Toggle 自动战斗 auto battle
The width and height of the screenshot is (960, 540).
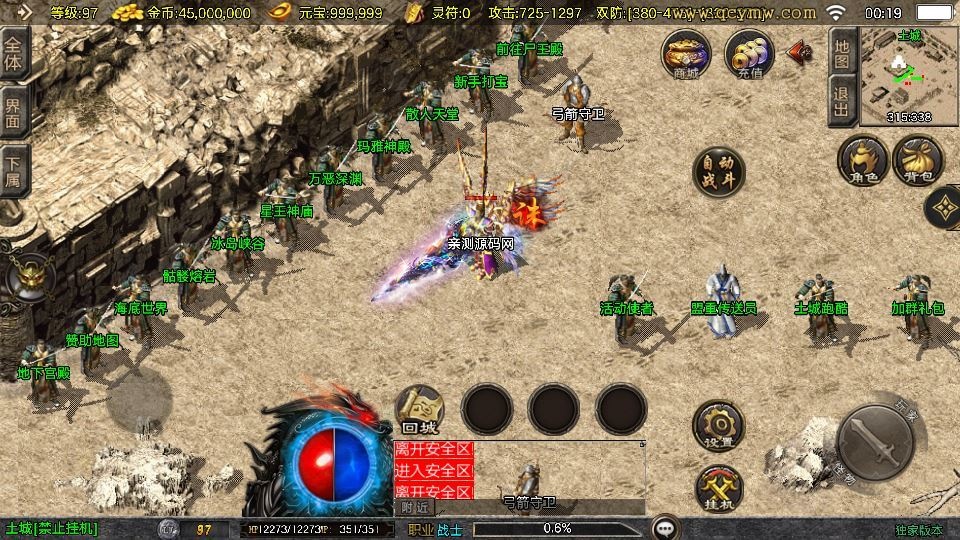click(x=719, y=173)
